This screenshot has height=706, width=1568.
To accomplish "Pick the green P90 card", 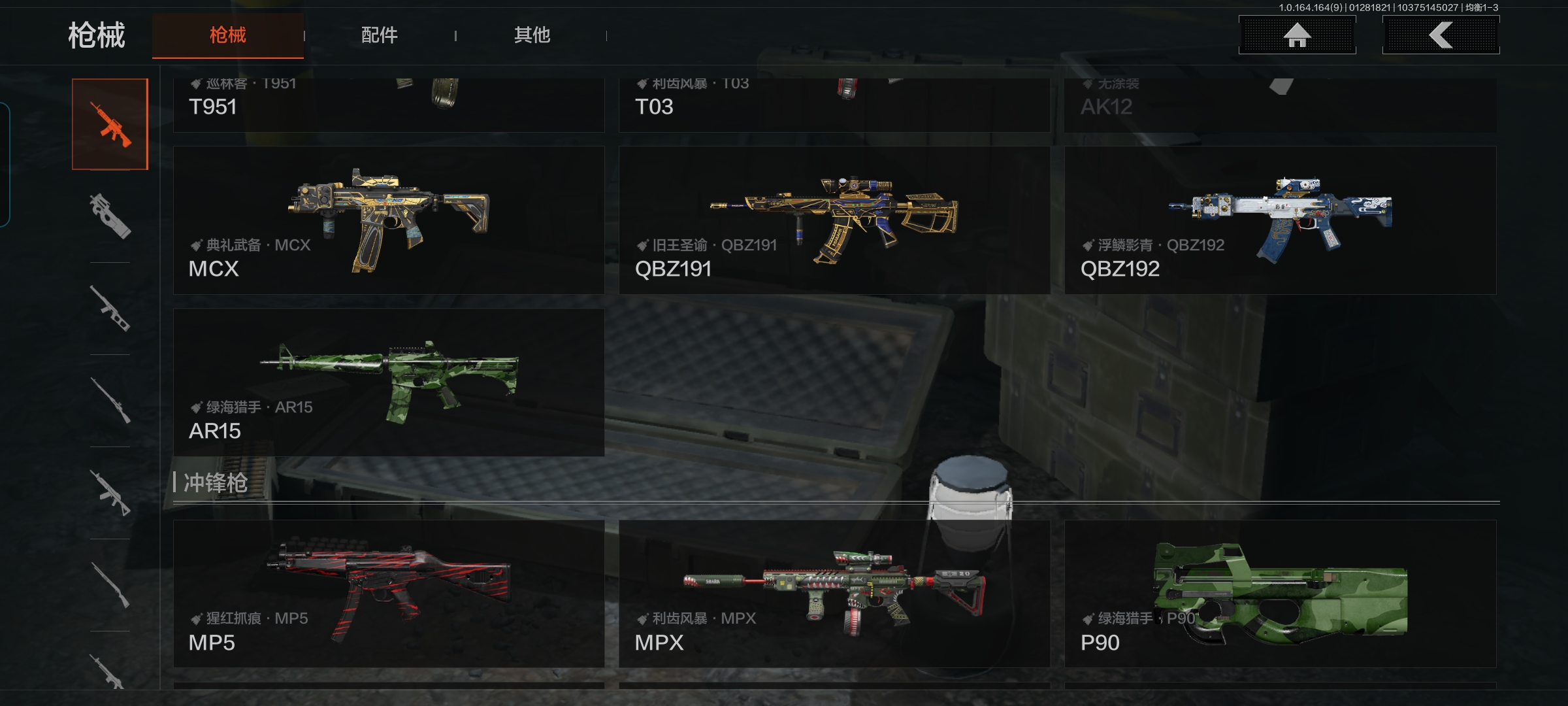I will (1280, 594).
